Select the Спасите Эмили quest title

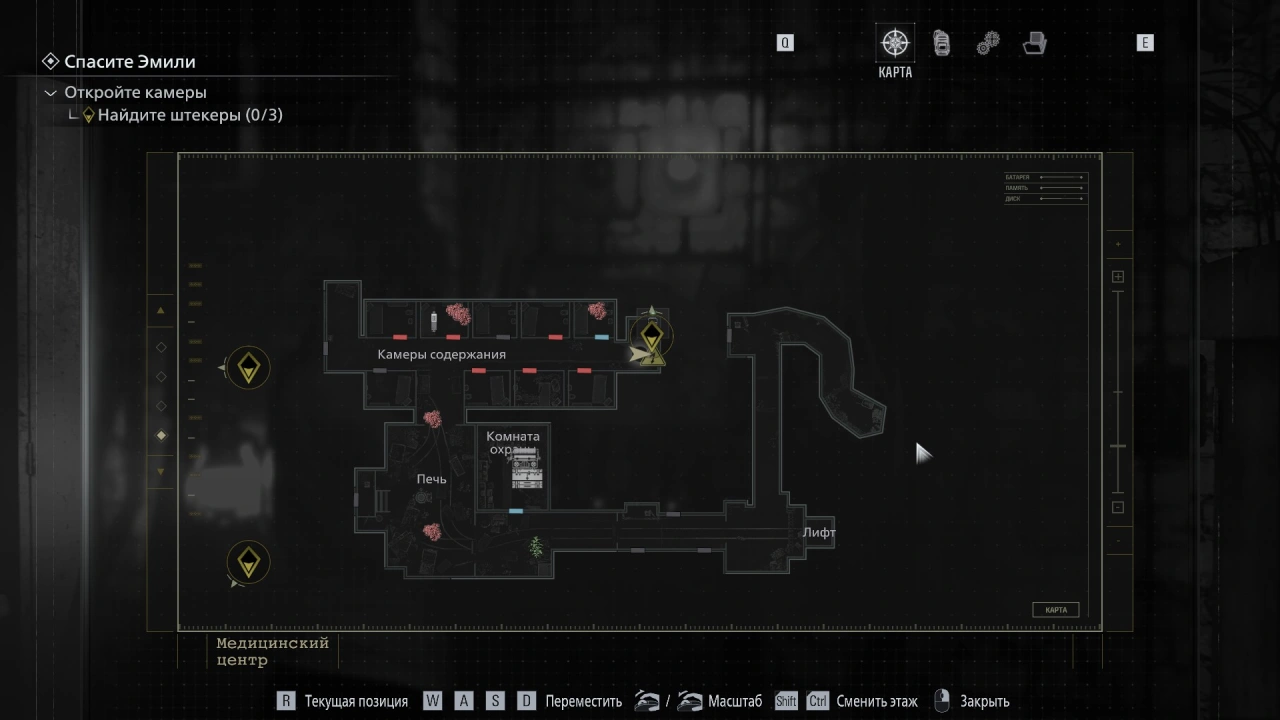[129, 62]
